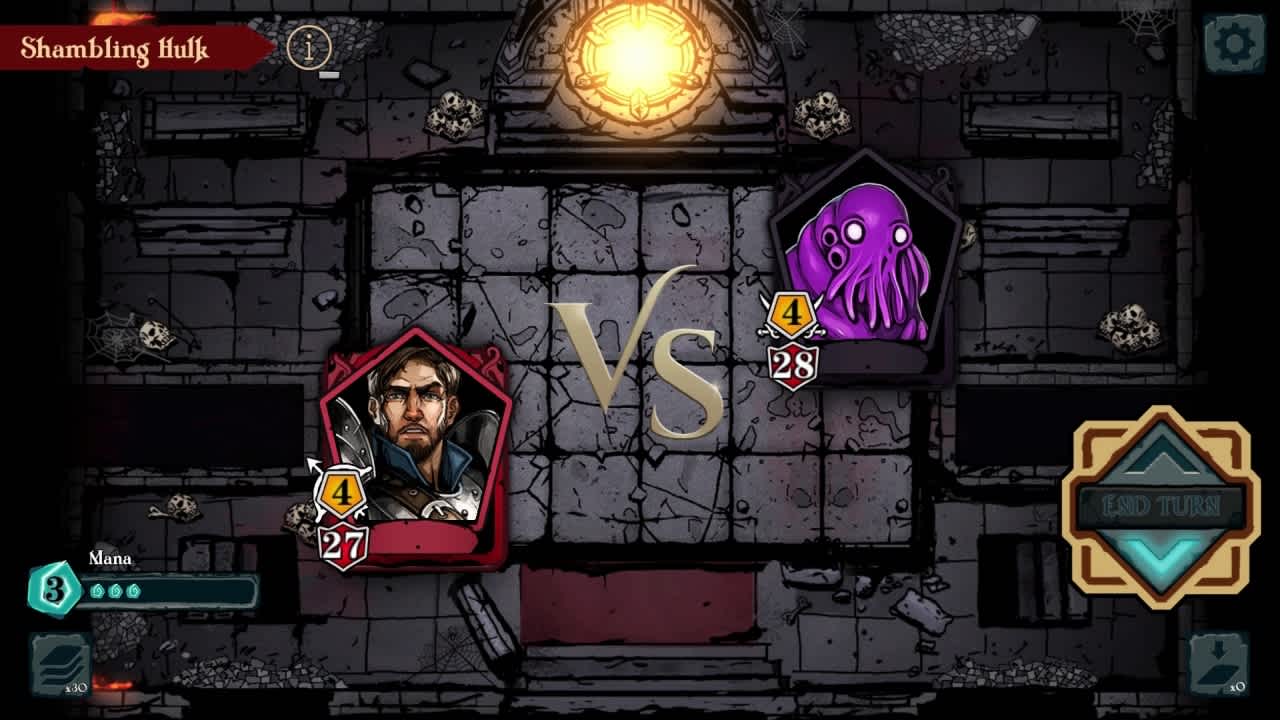This screenshot has width=1280, height=720.
Task: Toggle the first mana orb in the bar
Action: click(x=97, y=590)
